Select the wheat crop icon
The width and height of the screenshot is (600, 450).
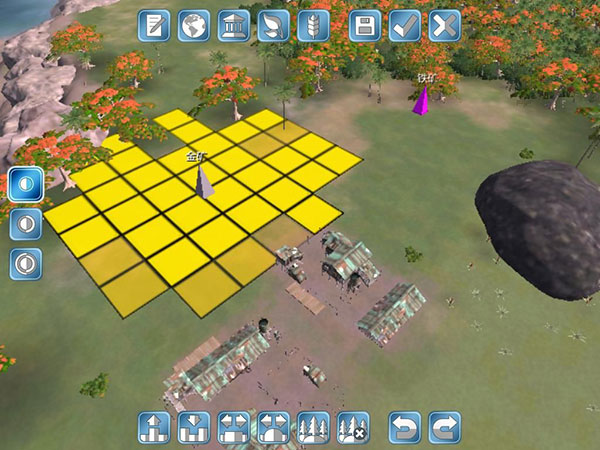coord(313,25)
